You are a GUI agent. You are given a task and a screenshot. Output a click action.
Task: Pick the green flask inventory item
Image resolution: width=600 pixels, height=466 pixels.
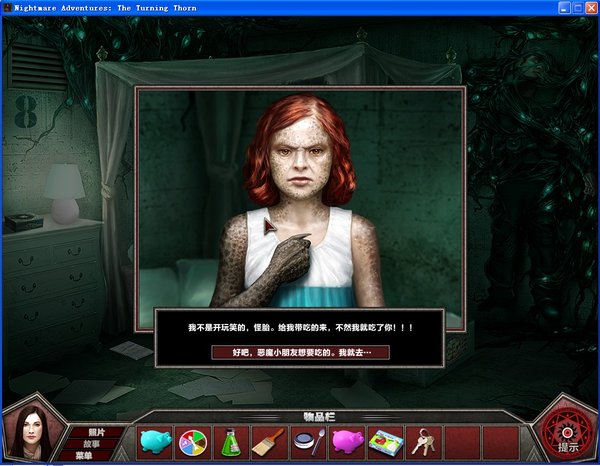point(231,442)
